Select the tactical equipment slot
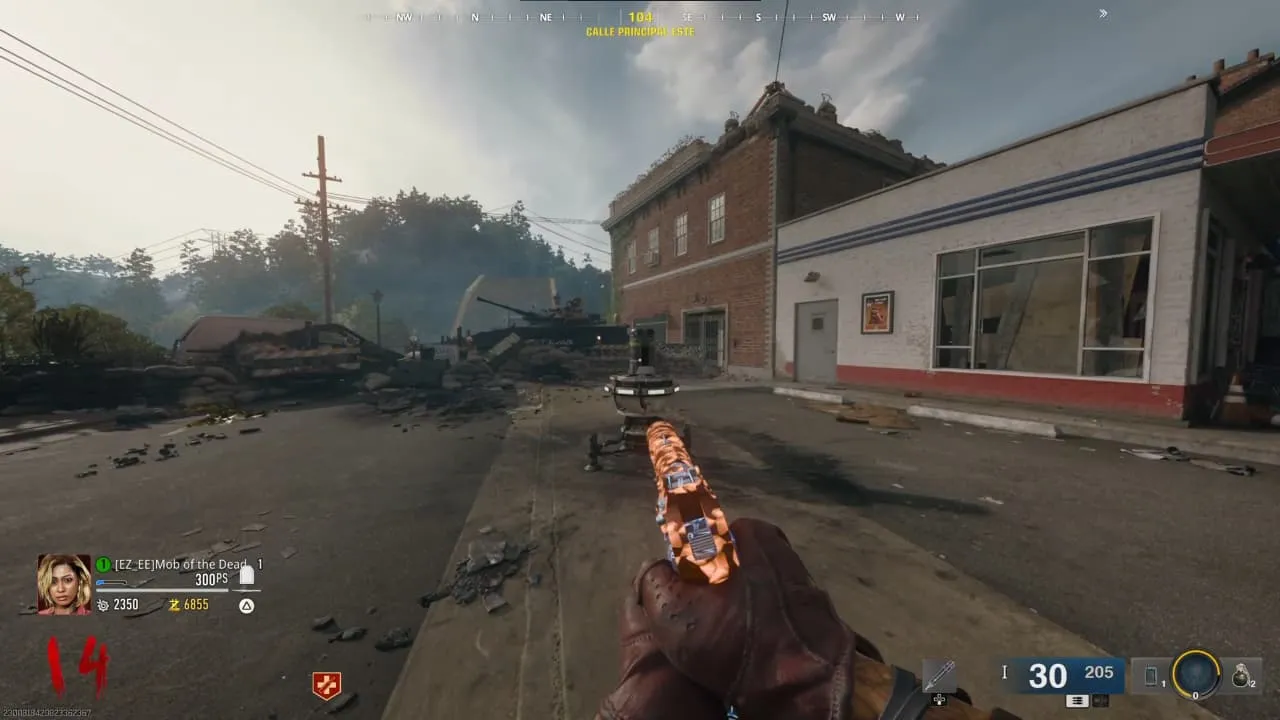This screenshot has width=1280, height=720. (1152, 677)
